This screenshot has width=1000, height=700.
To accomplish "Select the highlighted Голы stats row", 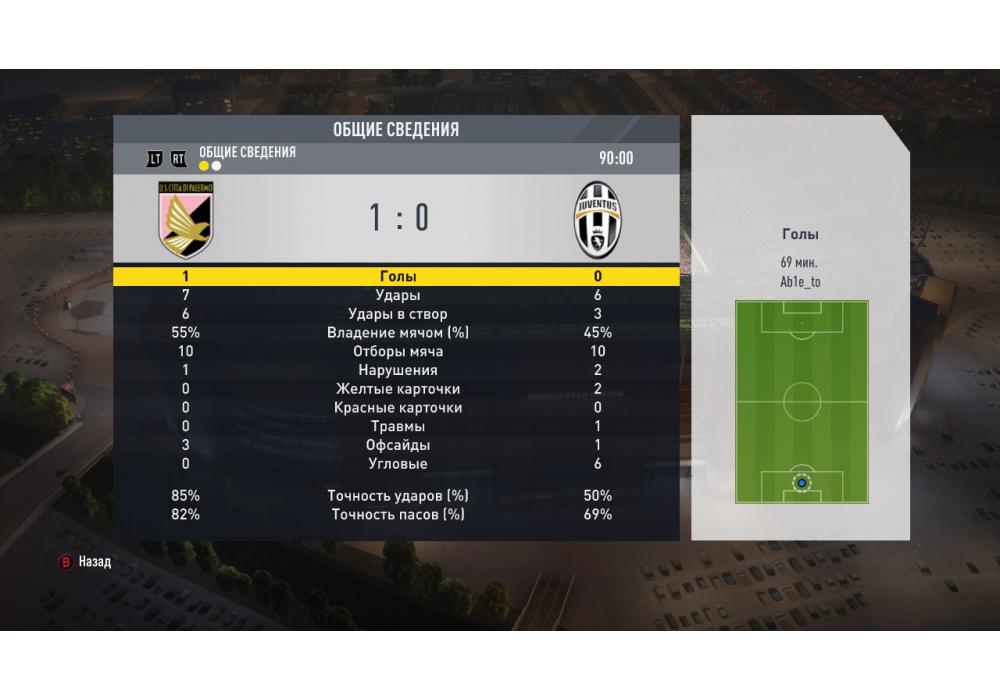I will [397, 276].
